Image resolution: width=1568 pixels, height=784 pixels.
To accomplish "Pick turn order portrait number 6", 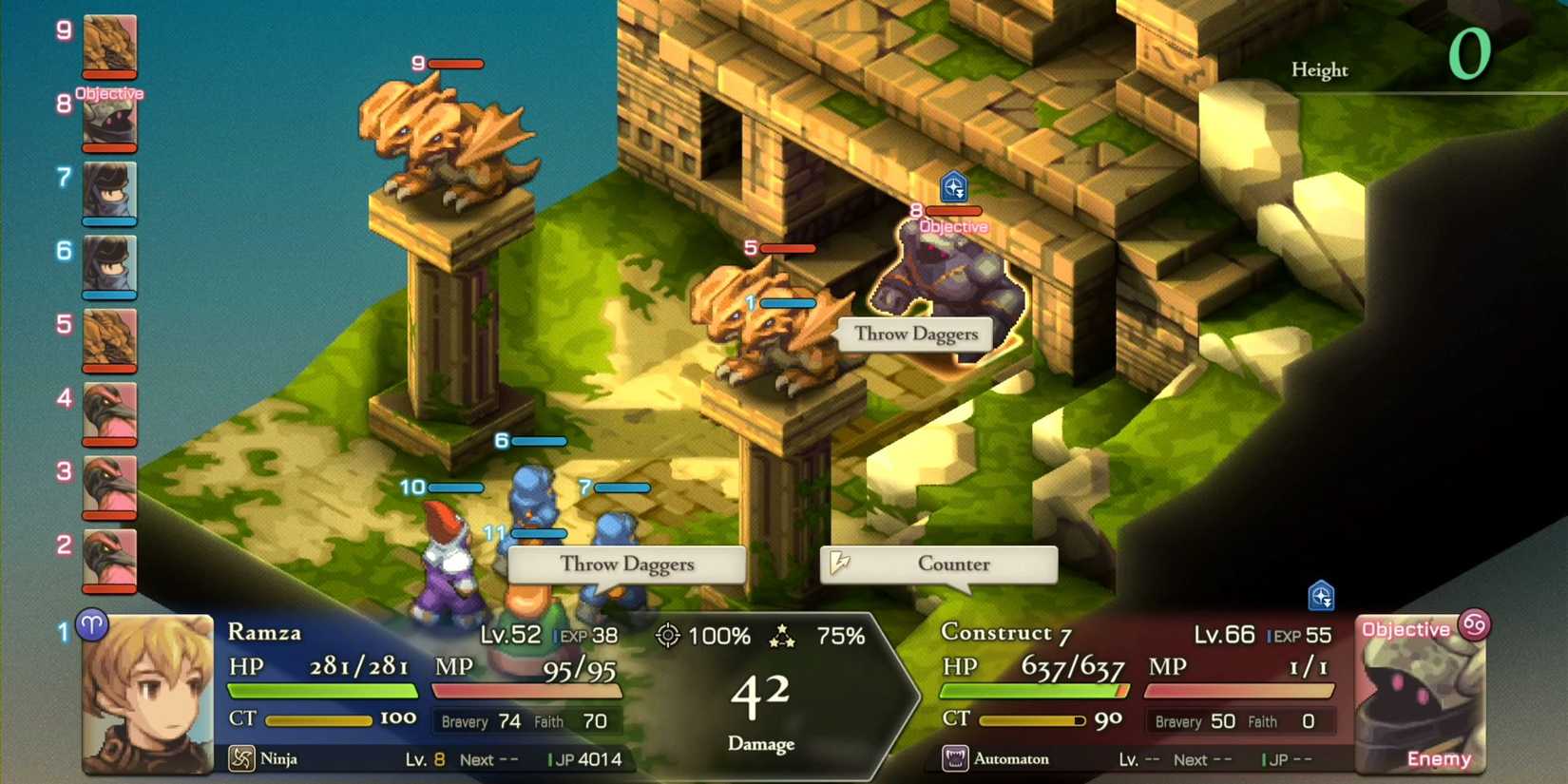I will (x=109, y=266).
